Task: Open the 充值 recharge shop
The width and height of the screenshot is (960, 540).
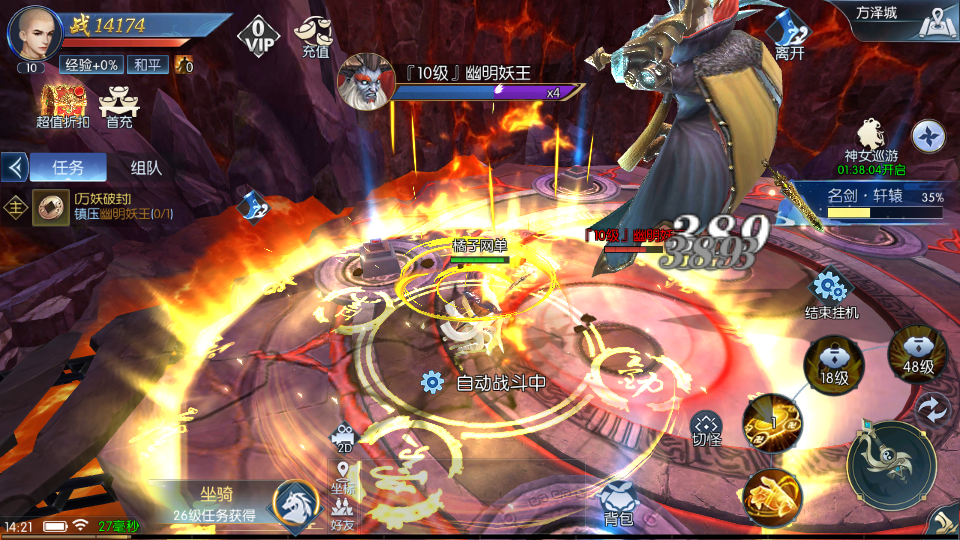Action: (x=314, y=36)
